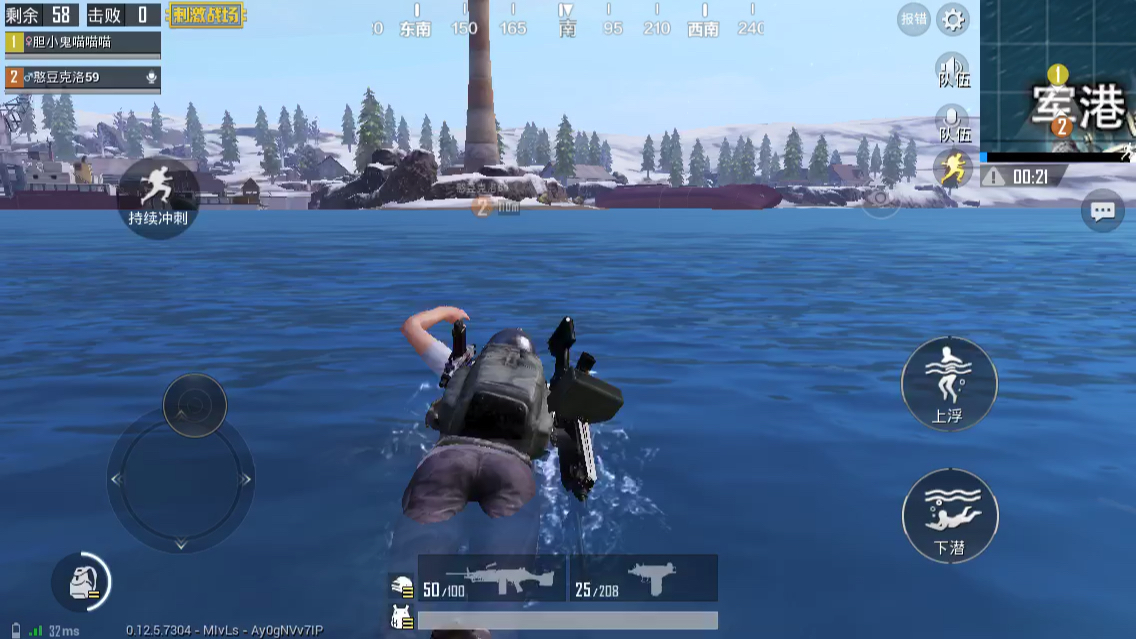This screenshot has height=639, width=1136.
Task: Open the backpack inventory
Action: point(81,582)
